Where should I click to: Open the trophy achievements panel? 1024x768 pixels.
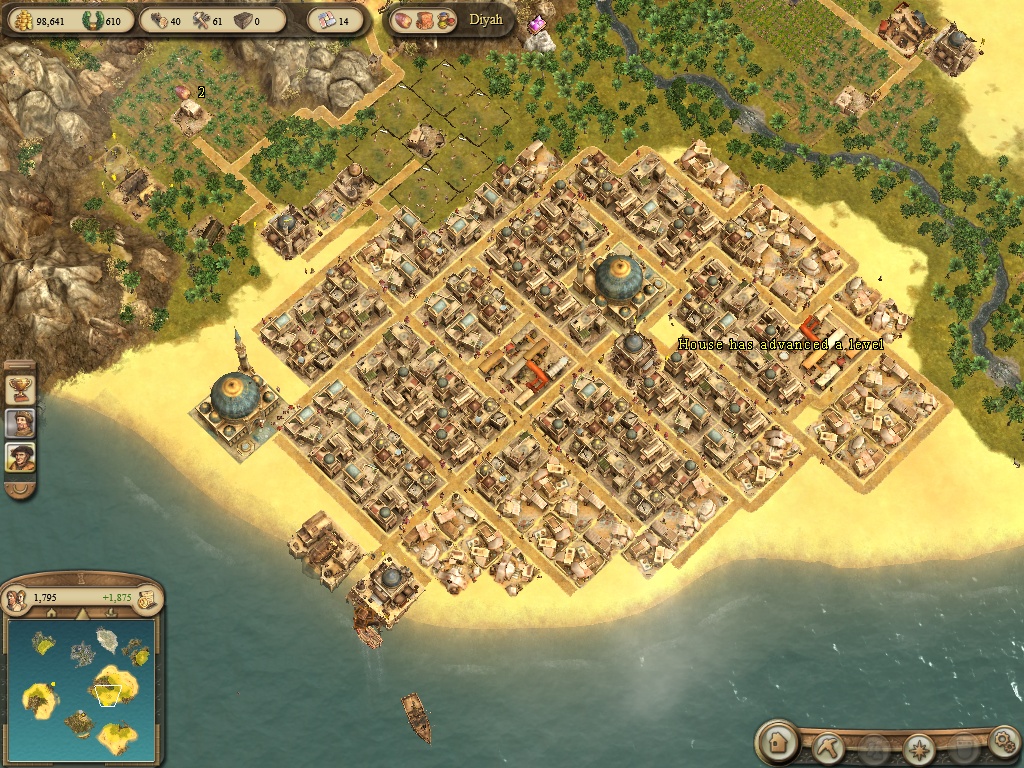point(20,386)
